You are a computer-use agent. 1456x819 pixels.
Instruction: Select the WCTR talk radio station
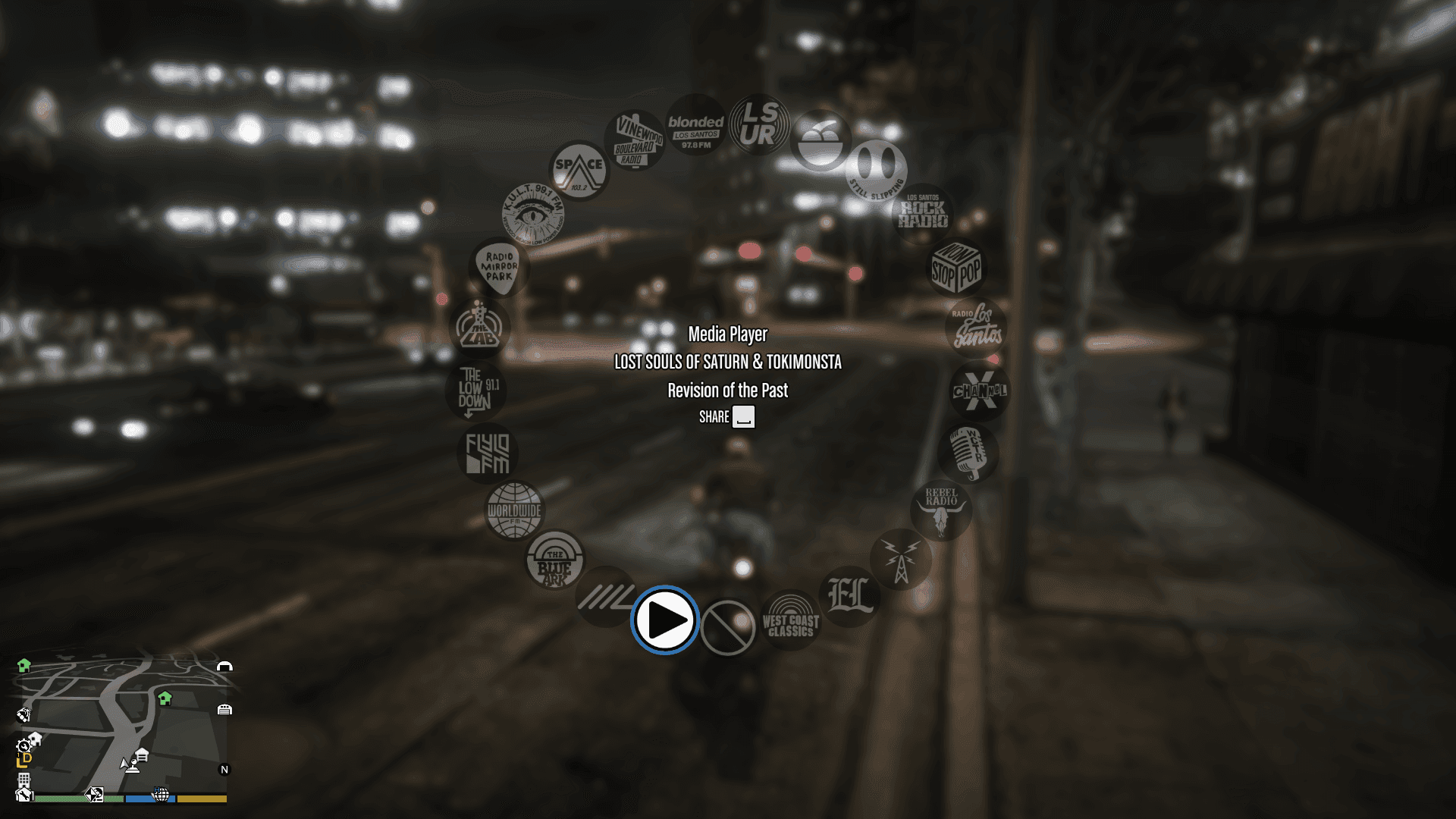968,453
